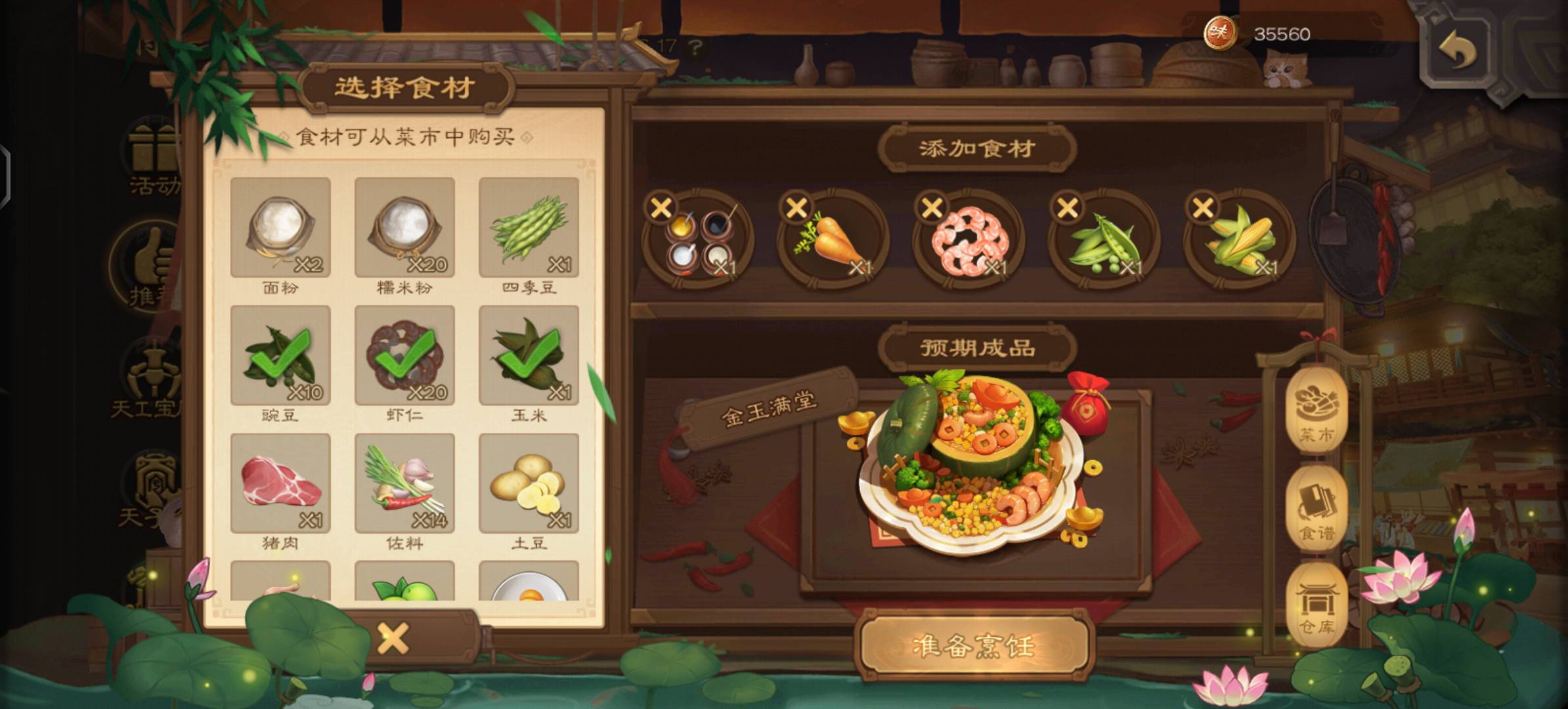Remove shrimp from the added ingredients row
This screenshot has width=1568, height=709.
pos(932,208)
